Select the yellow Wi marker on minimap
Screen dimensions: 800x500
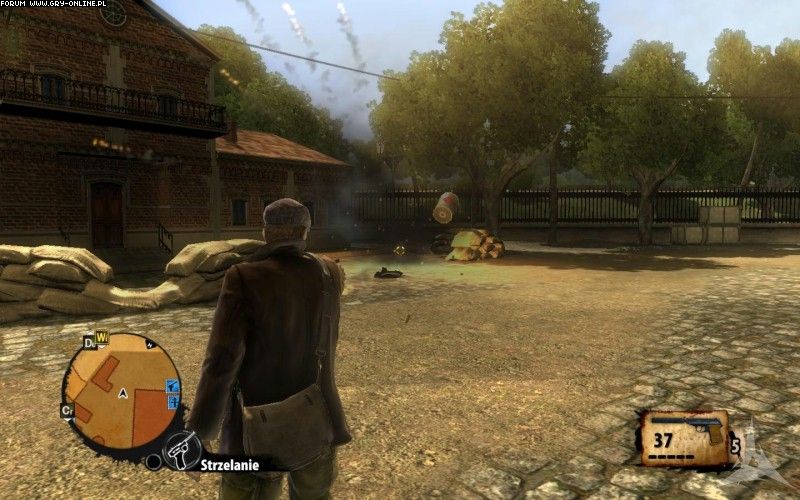(102, 338)
